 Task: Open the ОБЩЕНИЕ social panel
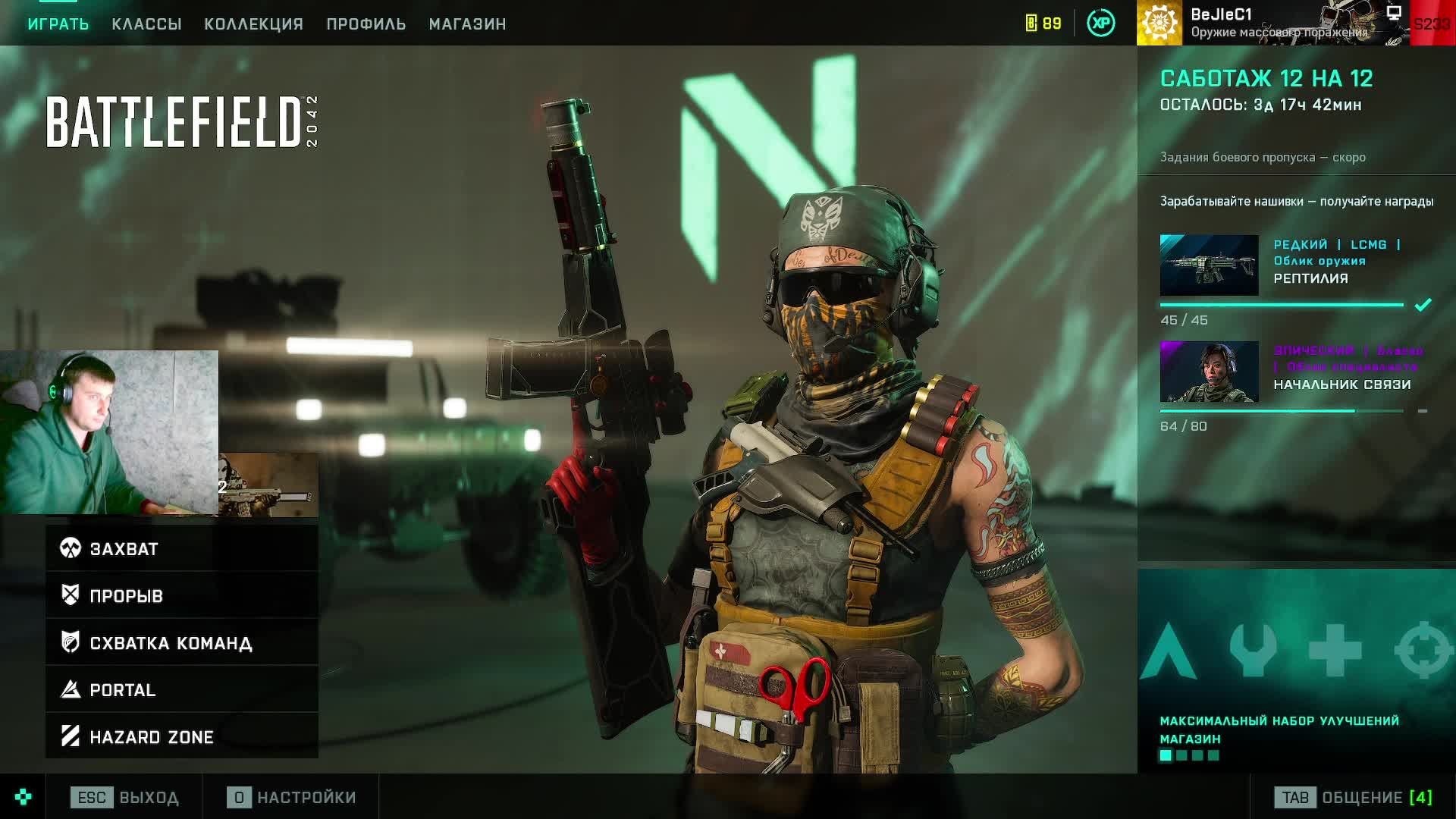pos(1353,798)
